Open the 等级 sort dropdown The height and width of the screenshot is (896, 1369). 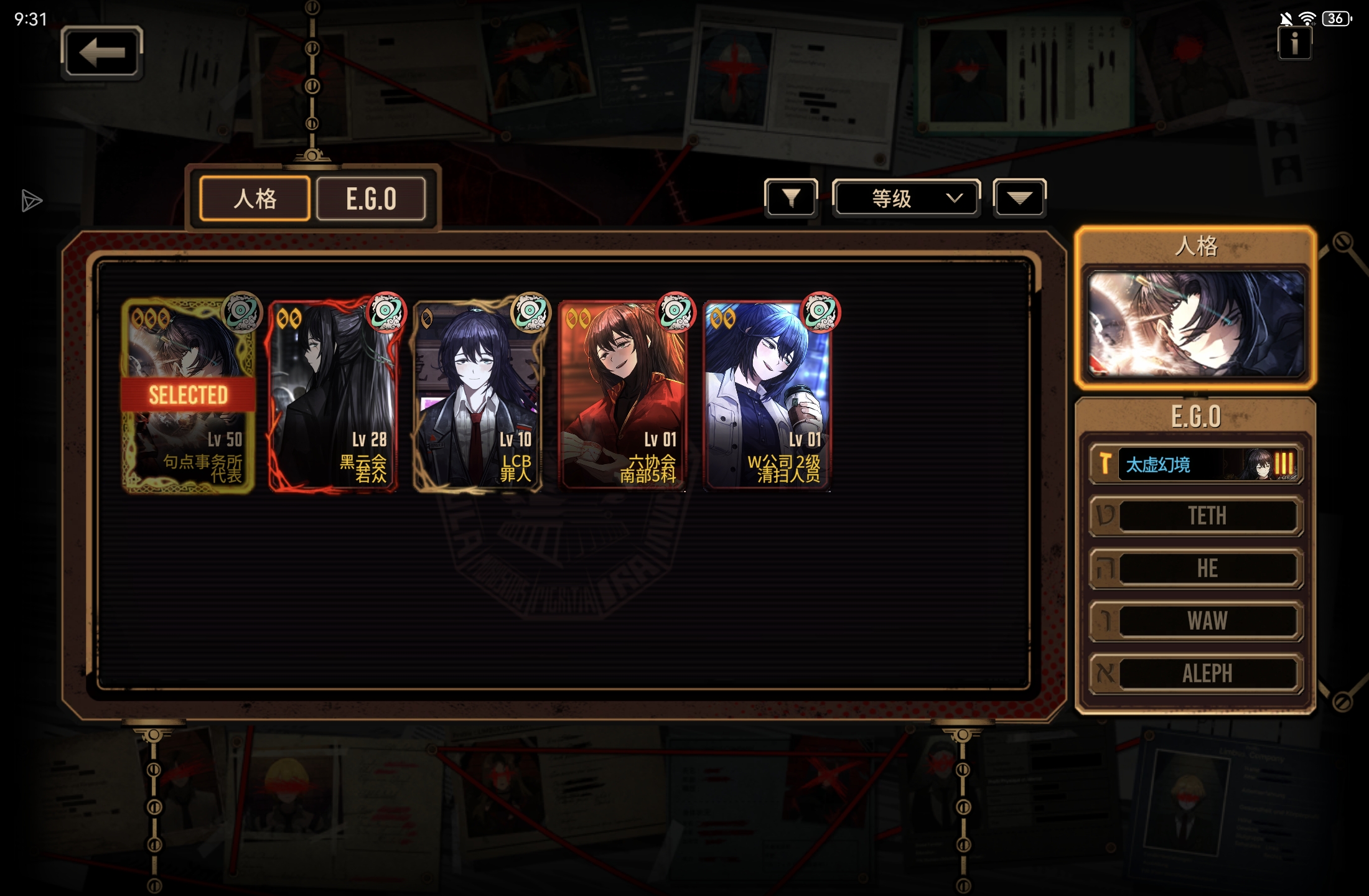[906, 198]
